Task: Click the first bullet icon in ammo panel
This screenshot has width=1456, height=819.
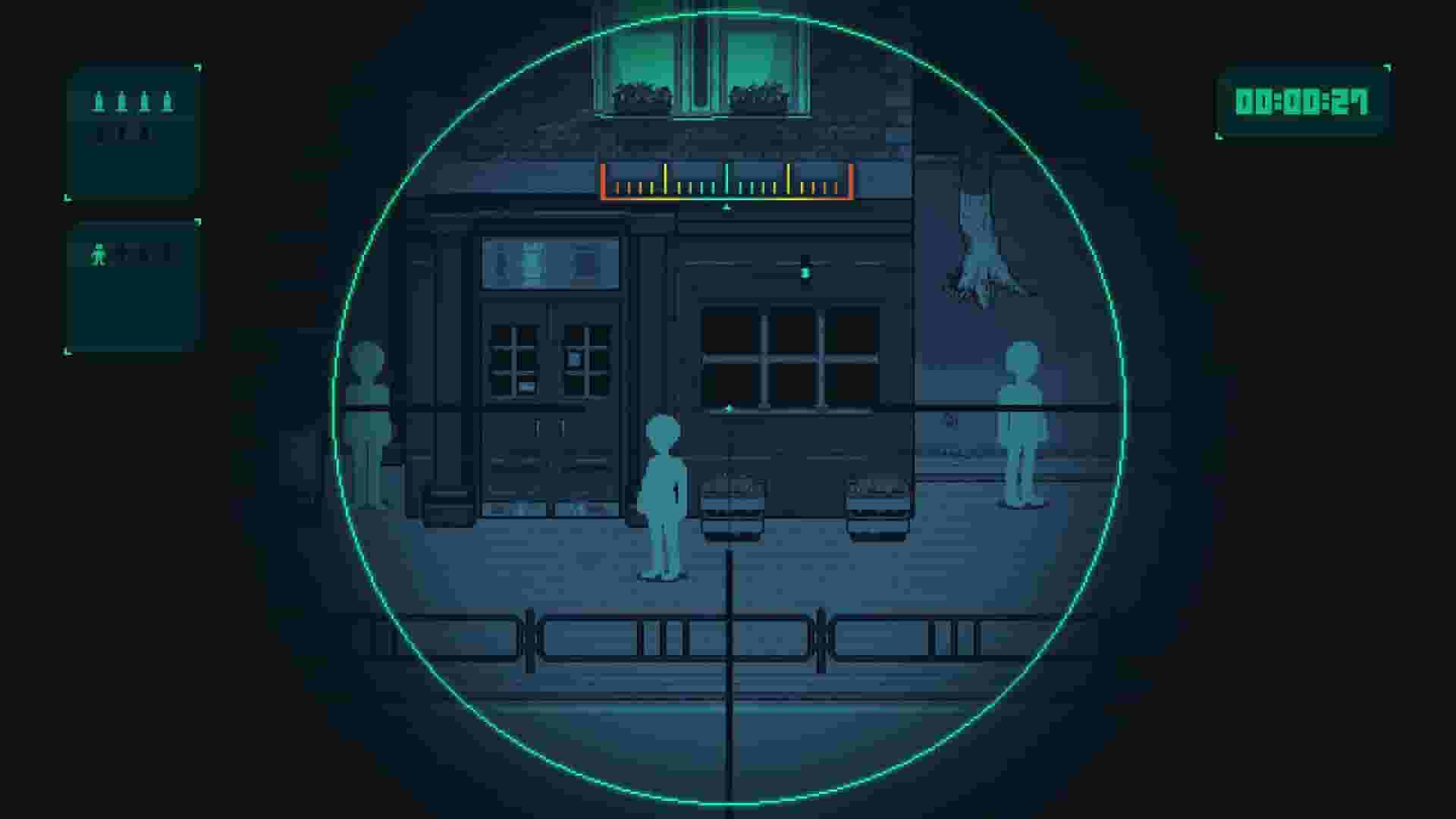Action: click(99, 101)
